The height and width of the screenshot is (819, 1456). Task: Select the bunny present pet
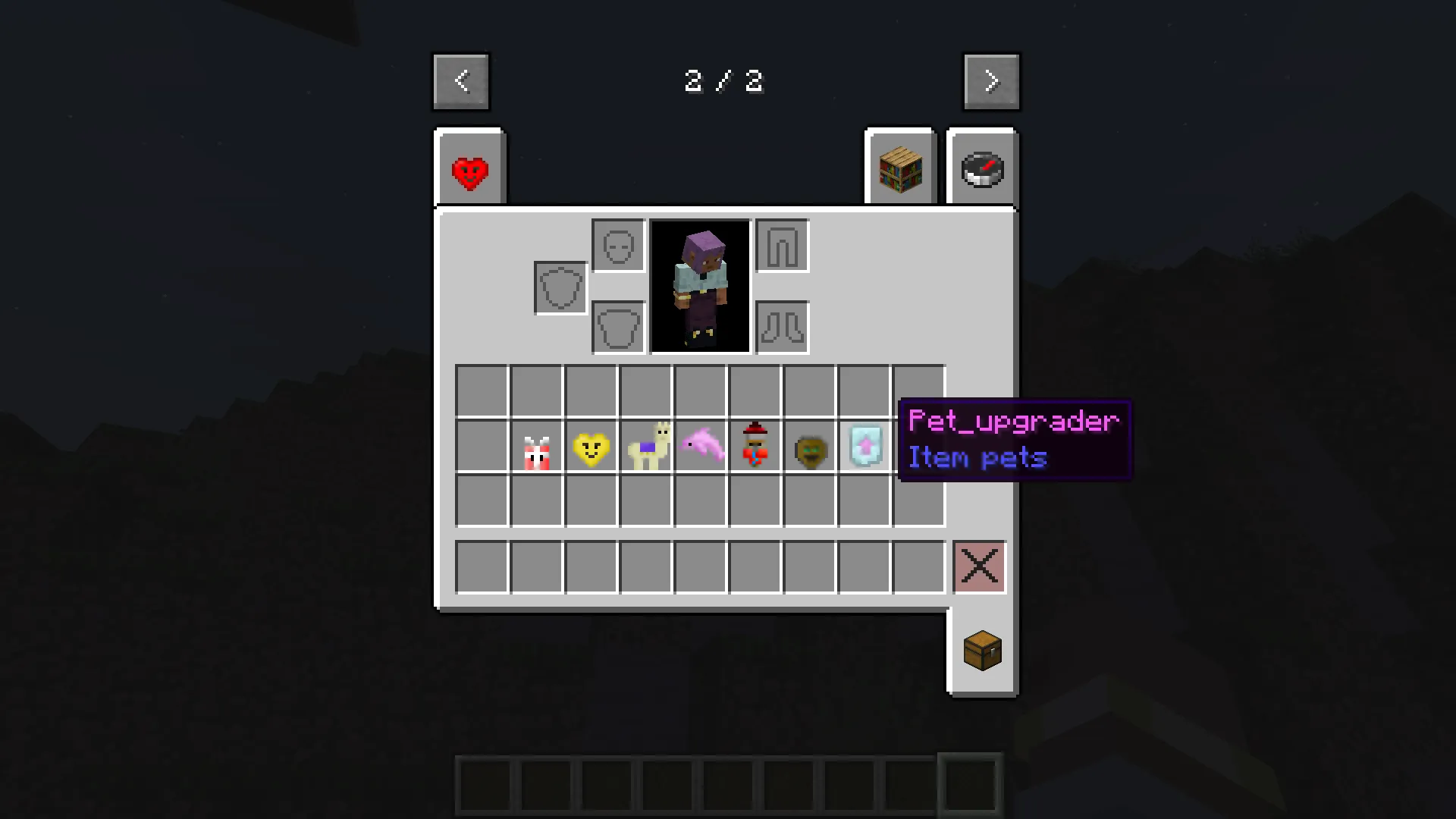537,447
